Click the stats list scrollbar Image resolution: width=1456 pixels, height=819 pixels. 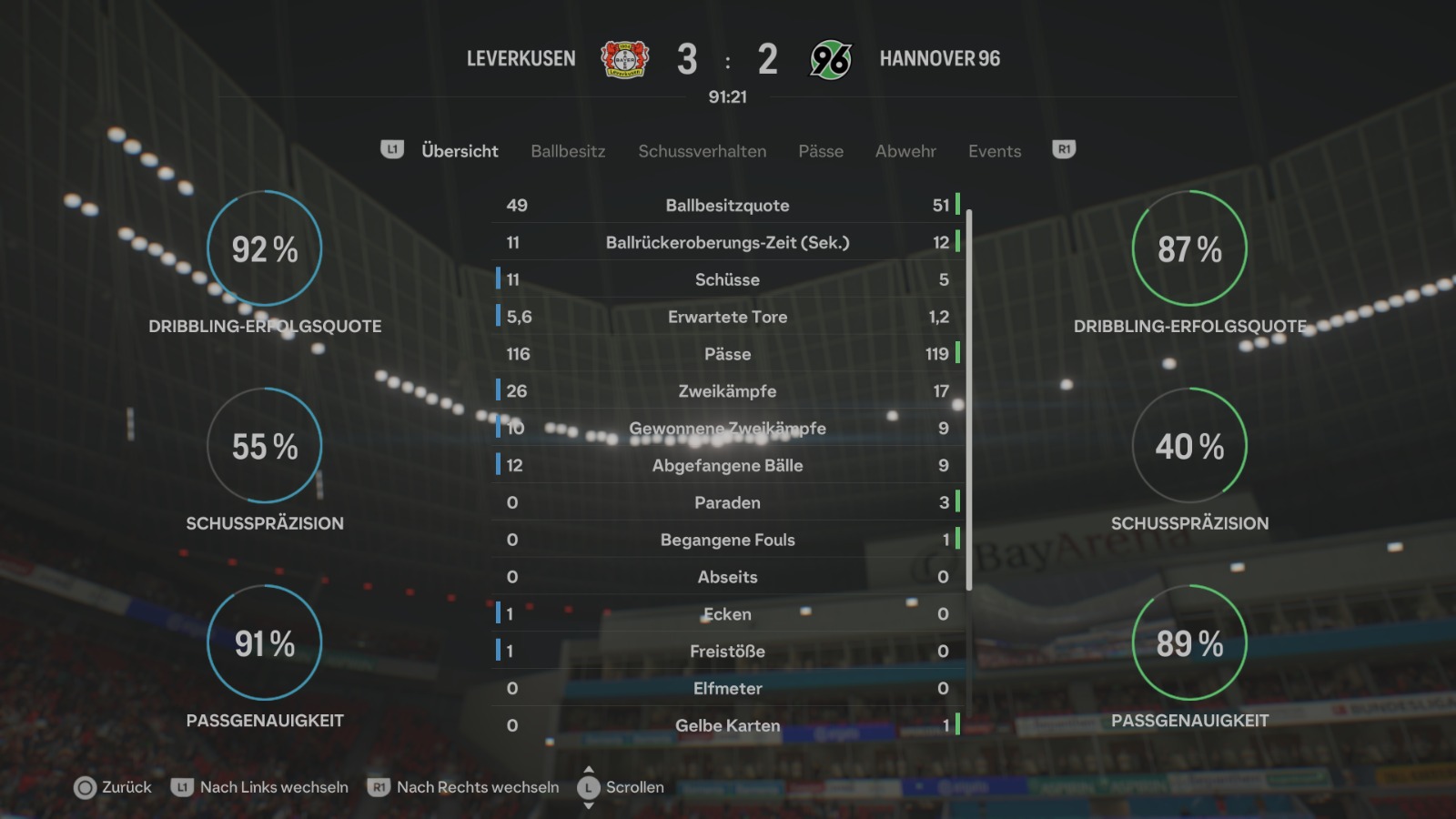tap(969, 400)
